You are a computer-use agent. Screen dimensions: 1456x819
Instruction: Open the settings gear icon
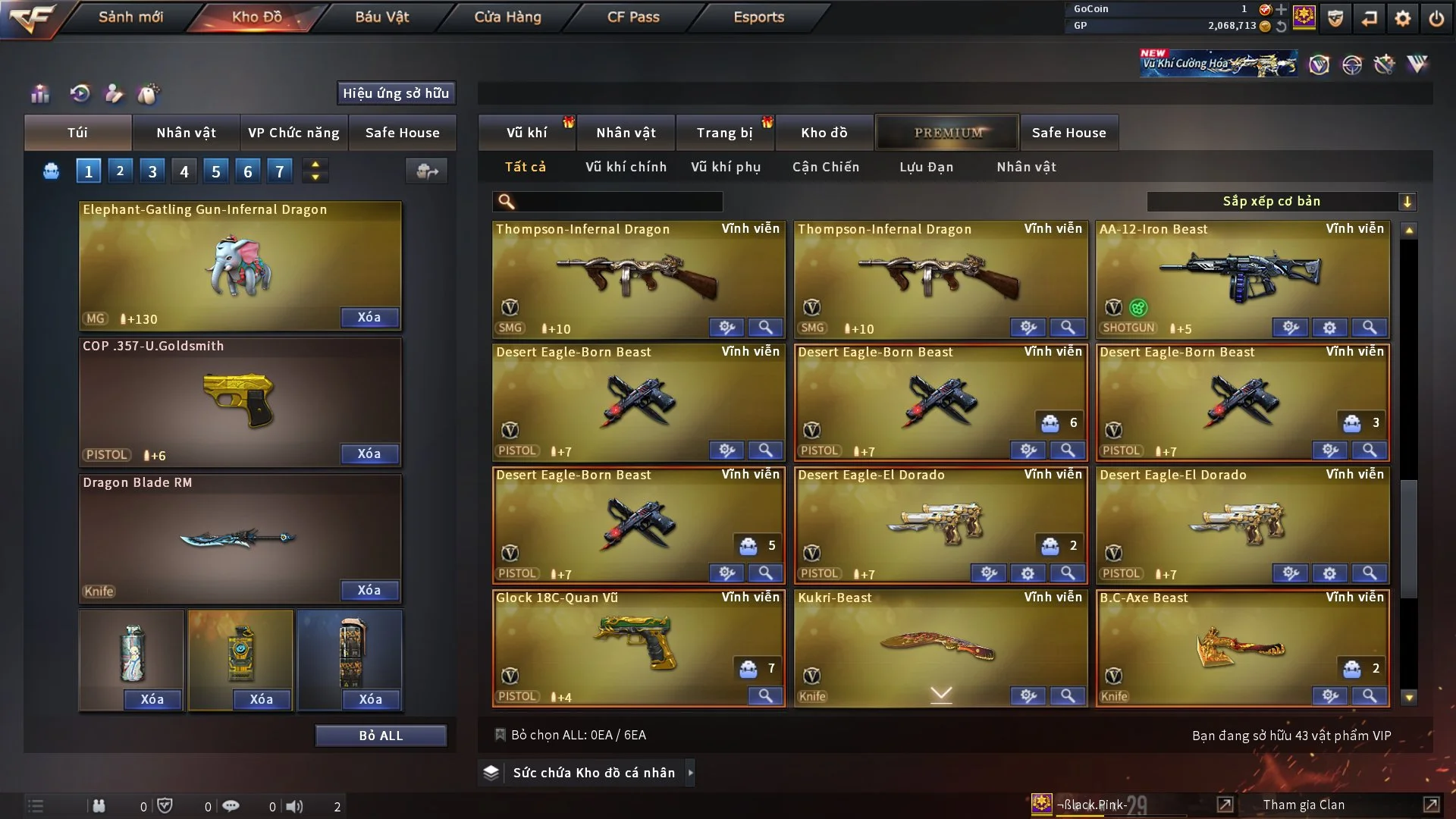tap(1403, 18)
